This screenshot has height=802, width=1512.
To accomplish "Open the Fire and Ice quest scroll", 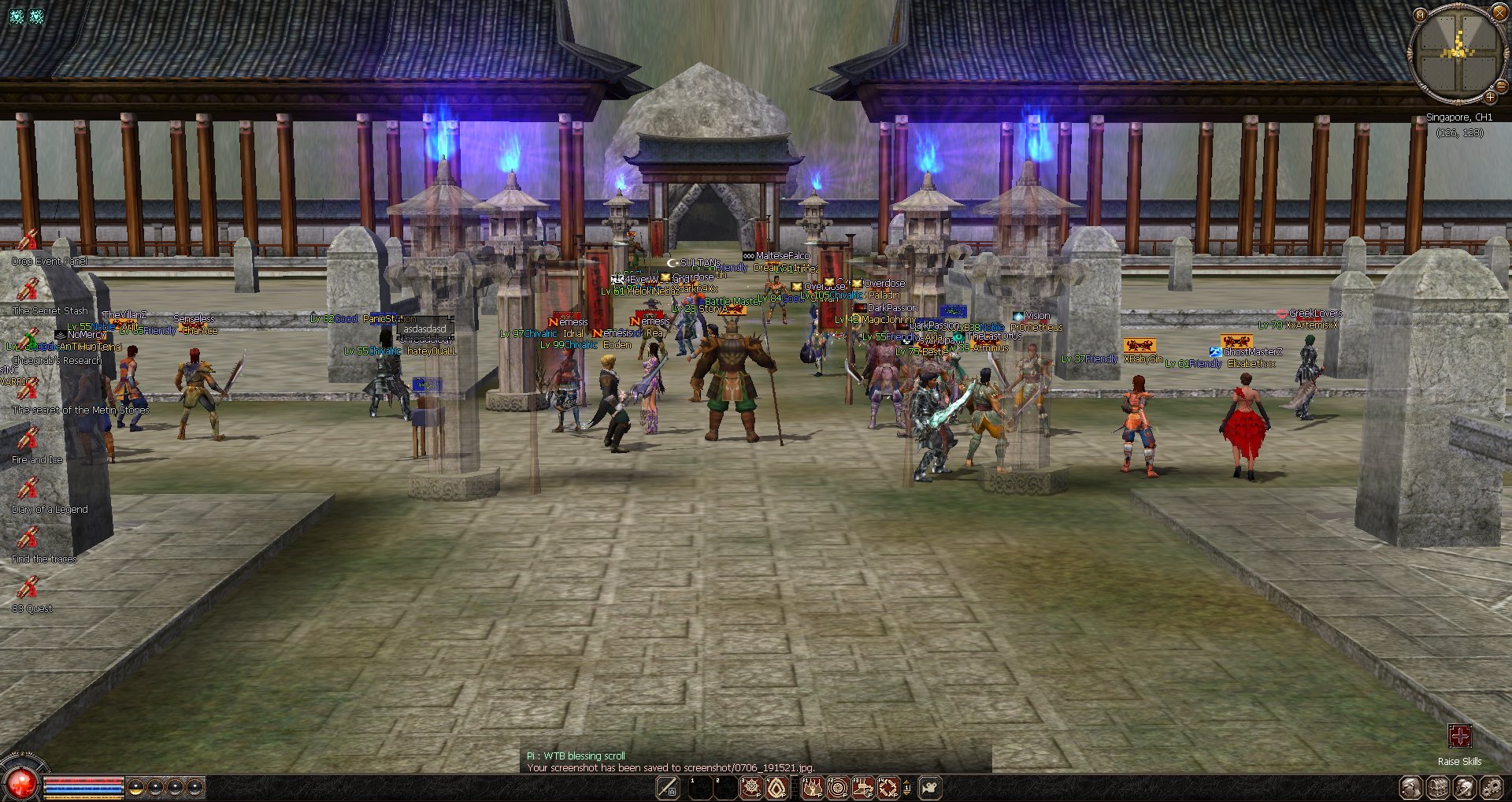I will (28, 439).
